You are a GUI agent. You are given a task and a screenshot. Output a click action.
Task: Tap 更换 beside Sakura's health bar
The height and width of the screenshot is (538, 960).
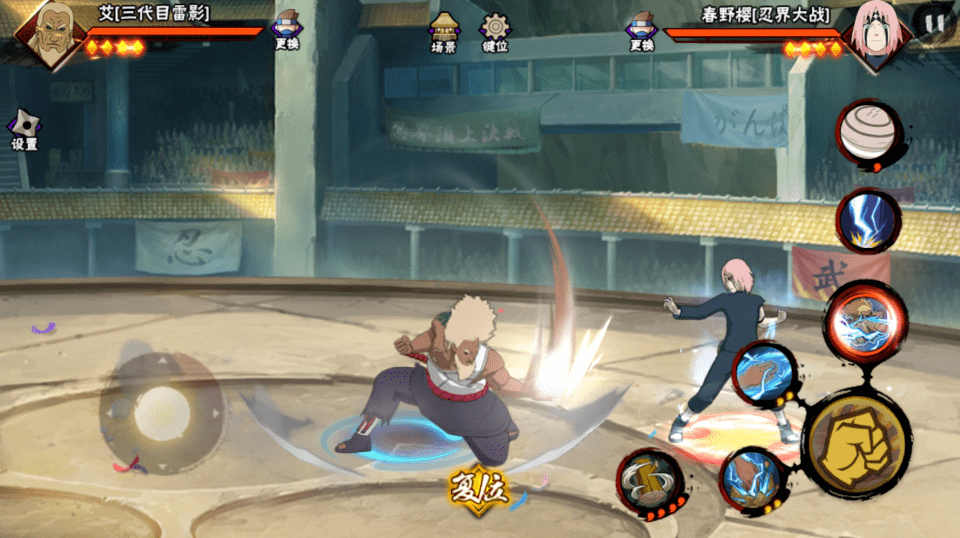(x=641, y=30)
